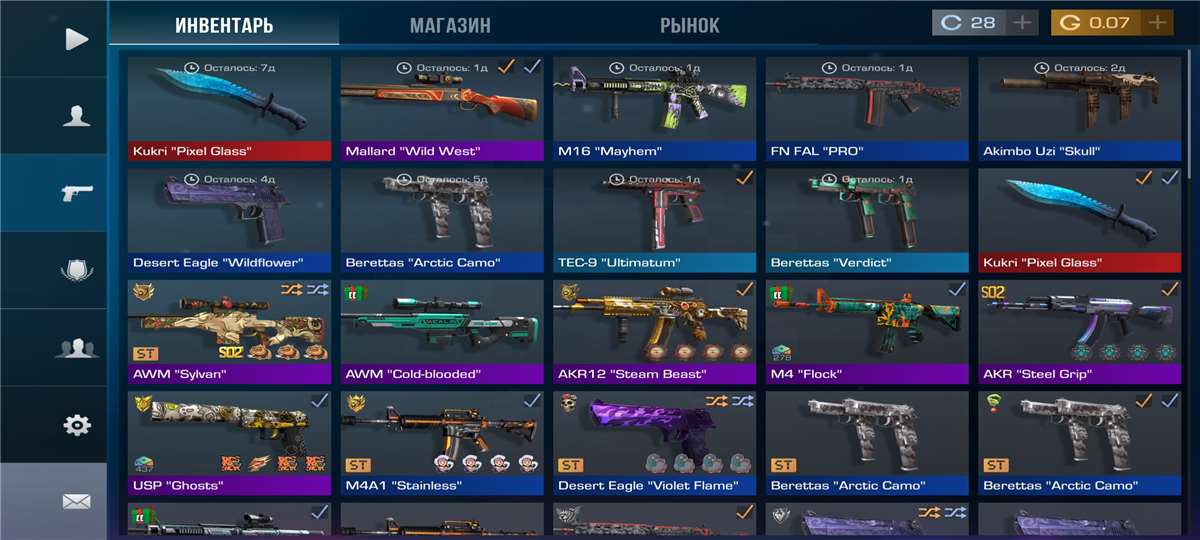Switch to the МАГАЗИН tab
The width and height of the screenshot is (1200, 540).
point(450,25)
